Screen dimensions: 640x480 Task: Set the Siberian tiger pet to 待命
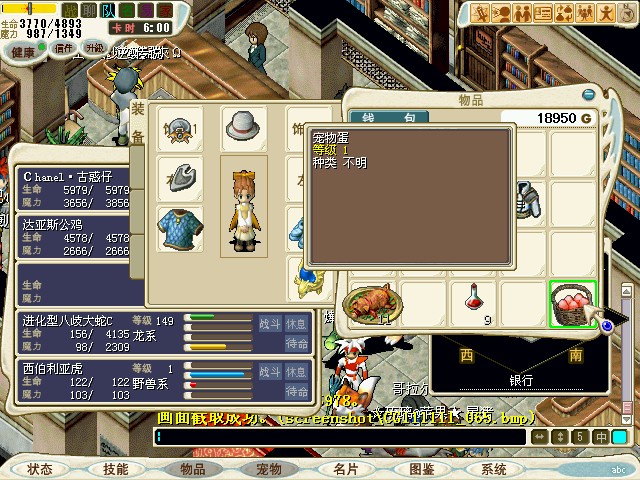point(297,391)
